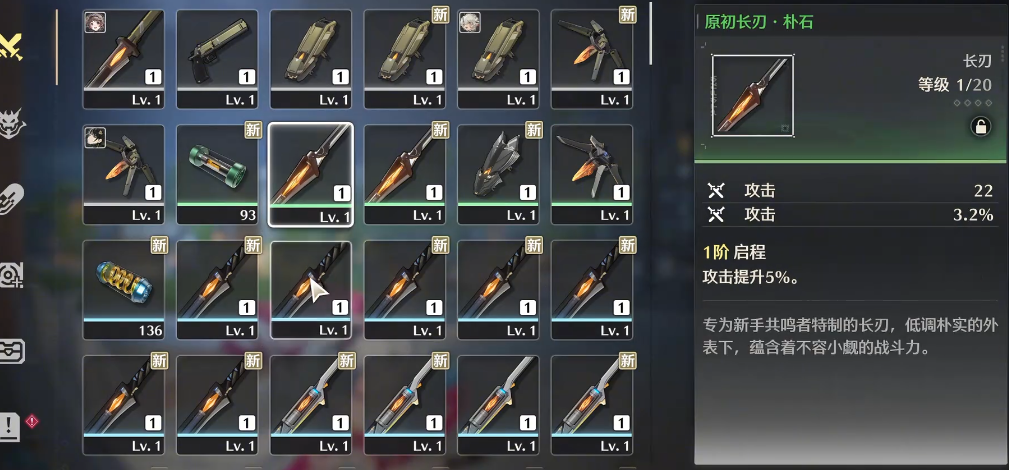
Task: Select the blue coil tube with count 136
Action: [x=123, y=288]
